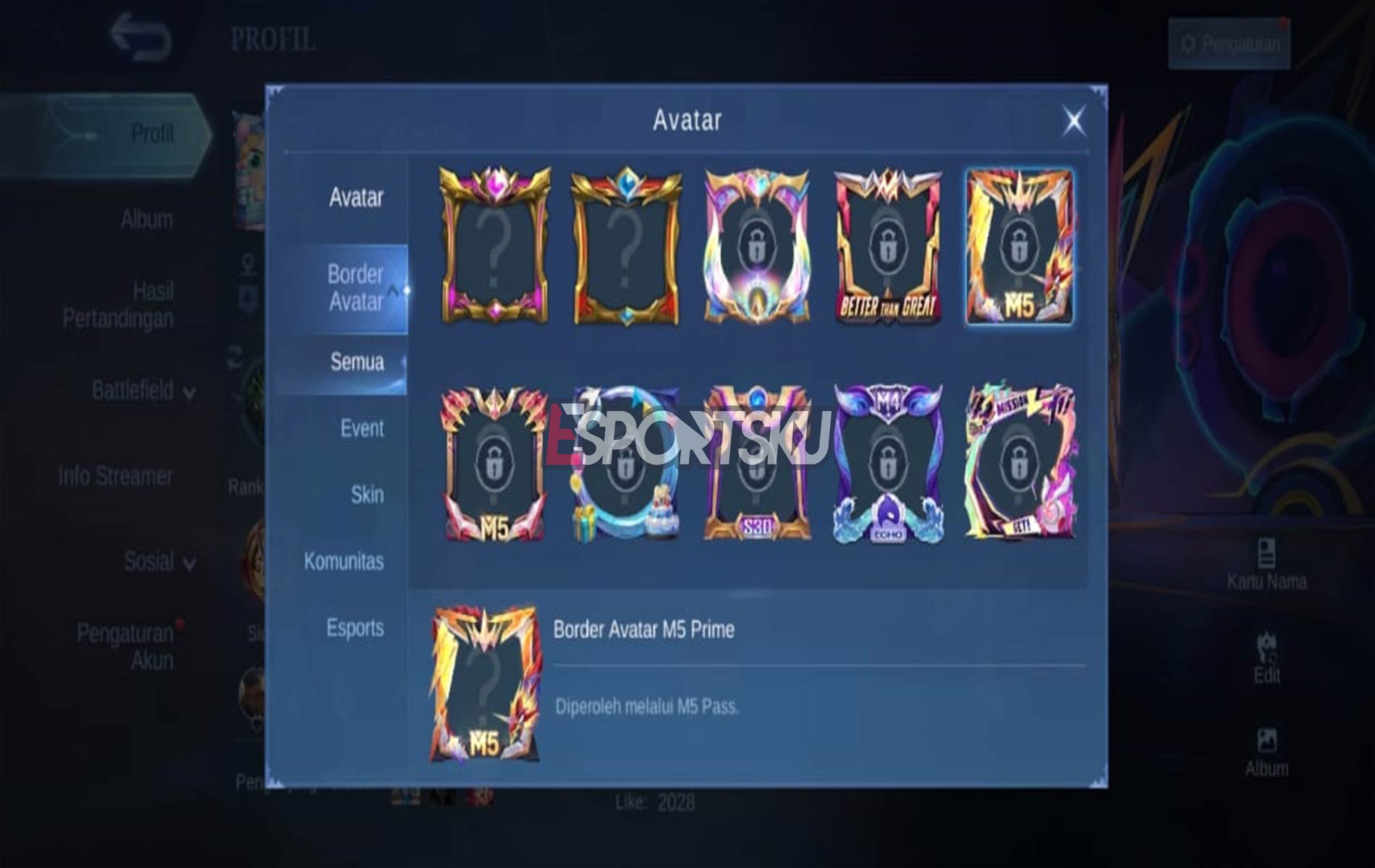
Task: Switch to the Event tab
Action: pos(360,429)
